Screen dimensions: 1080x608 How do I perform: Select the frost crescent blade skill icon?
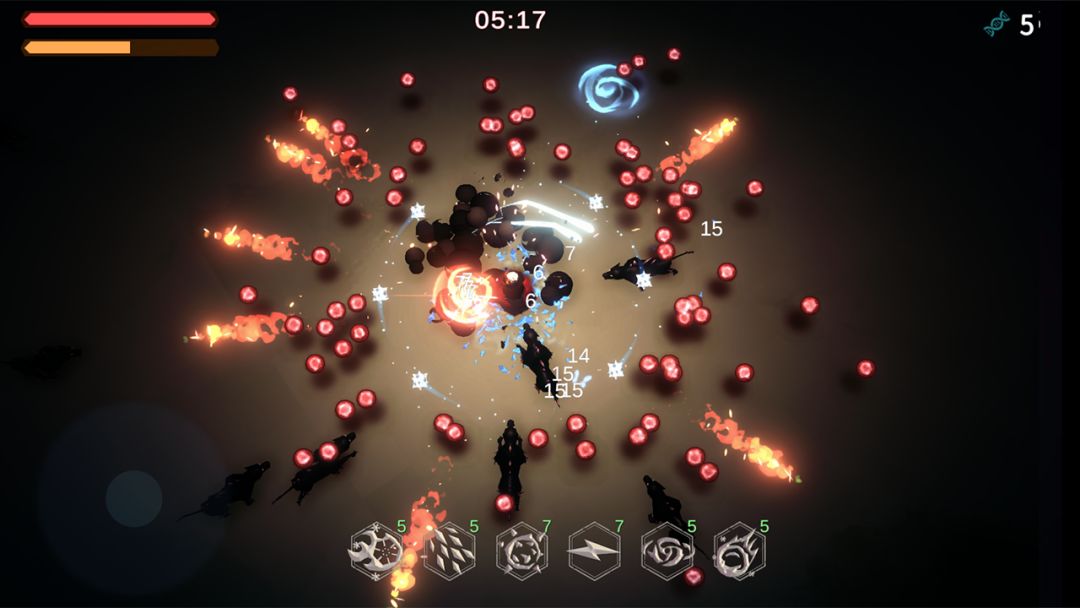376,551
